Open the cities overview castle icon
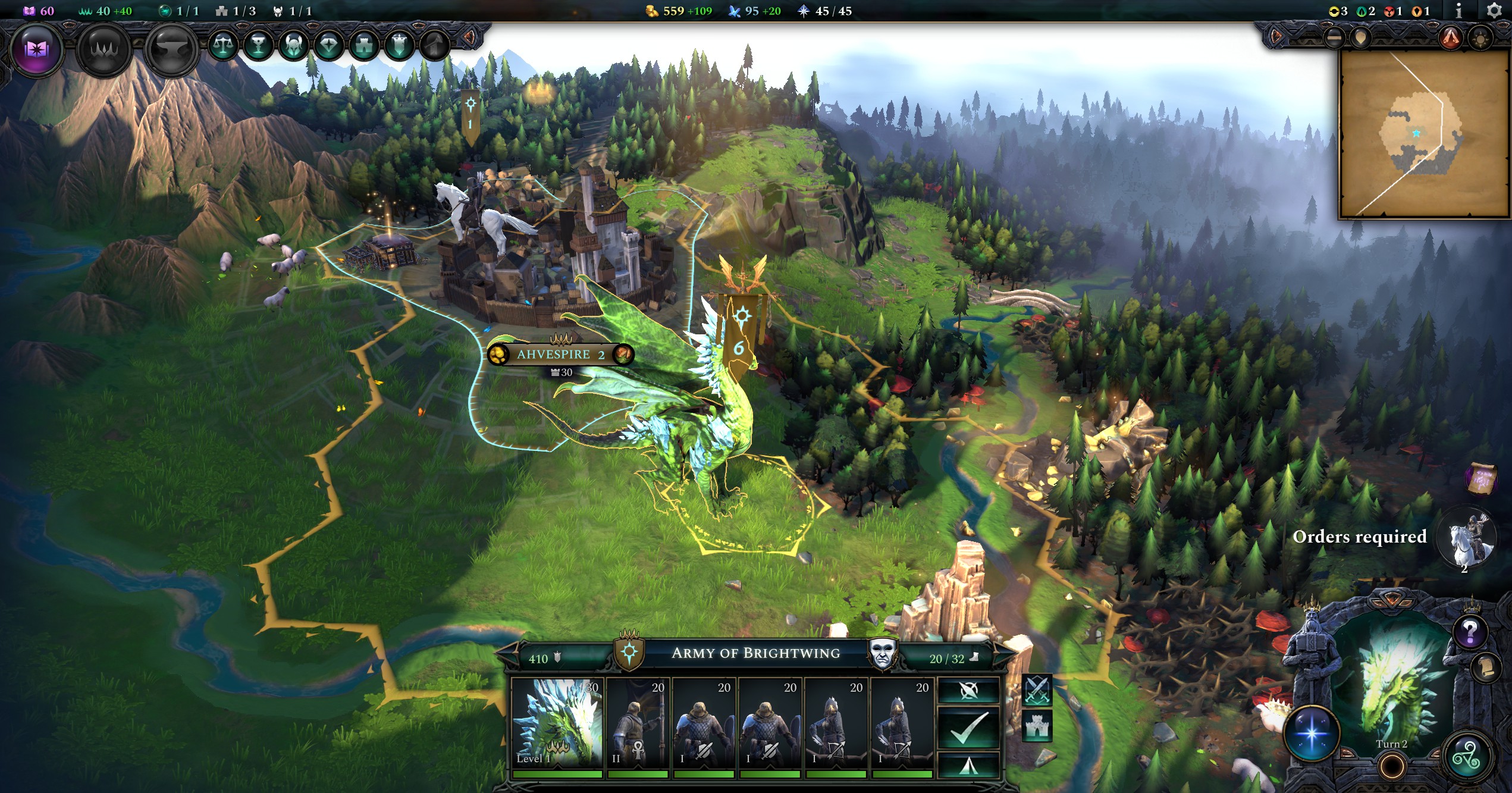This screenshot has height=793, width=1512. (363, 45)
